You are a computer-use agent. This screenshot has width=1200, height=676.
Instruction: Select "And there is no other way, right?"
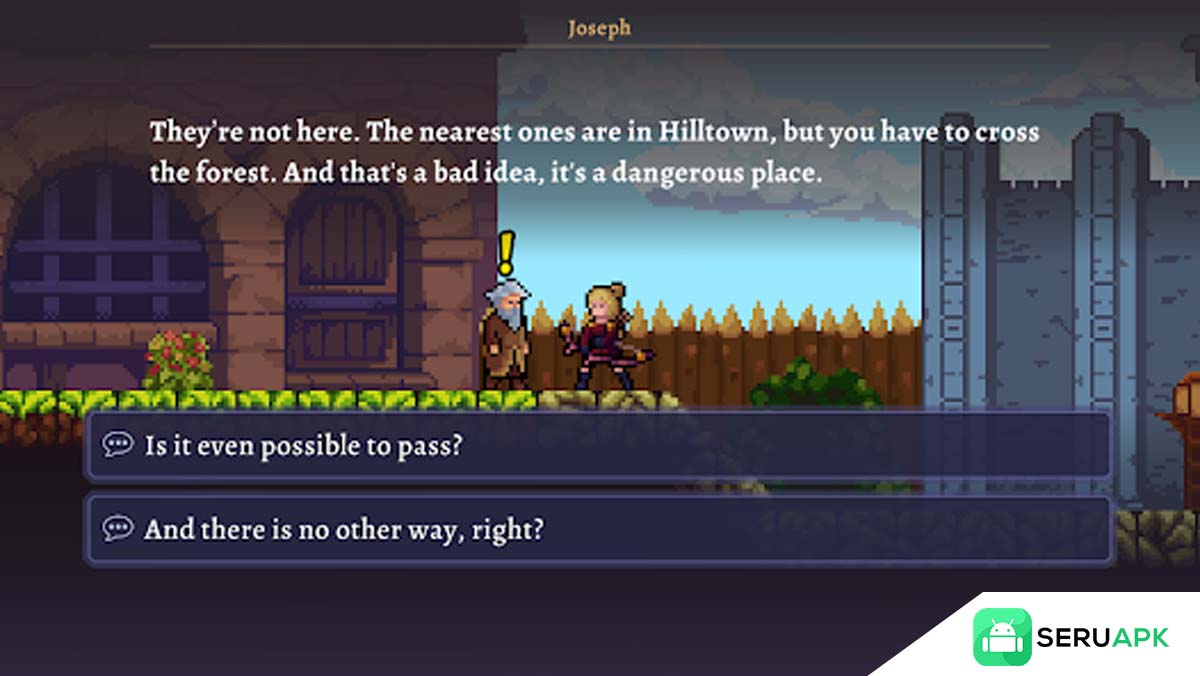(598, 529)
